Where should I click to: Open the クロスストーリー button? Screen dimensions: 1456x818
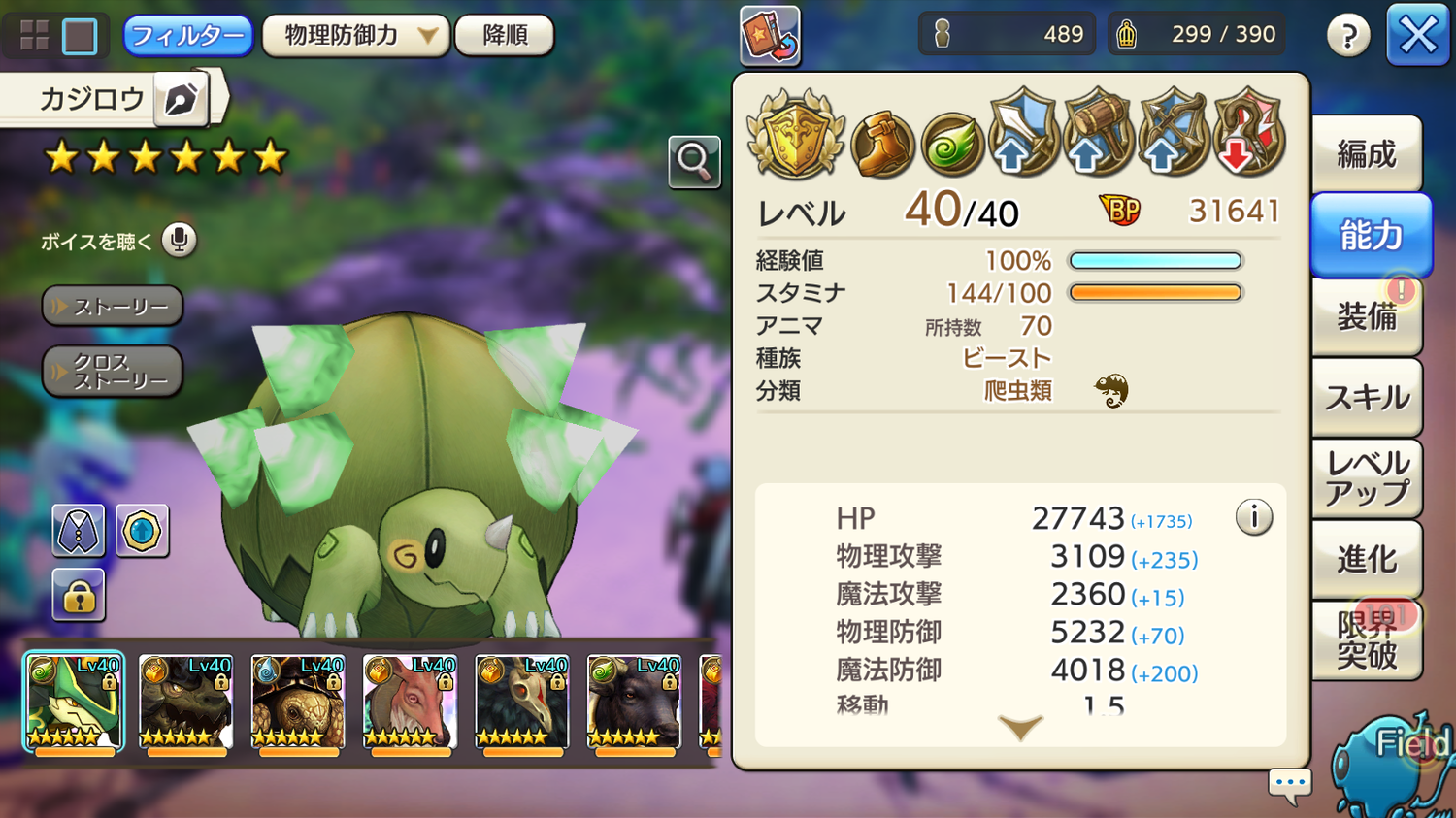tap(113, 372)
